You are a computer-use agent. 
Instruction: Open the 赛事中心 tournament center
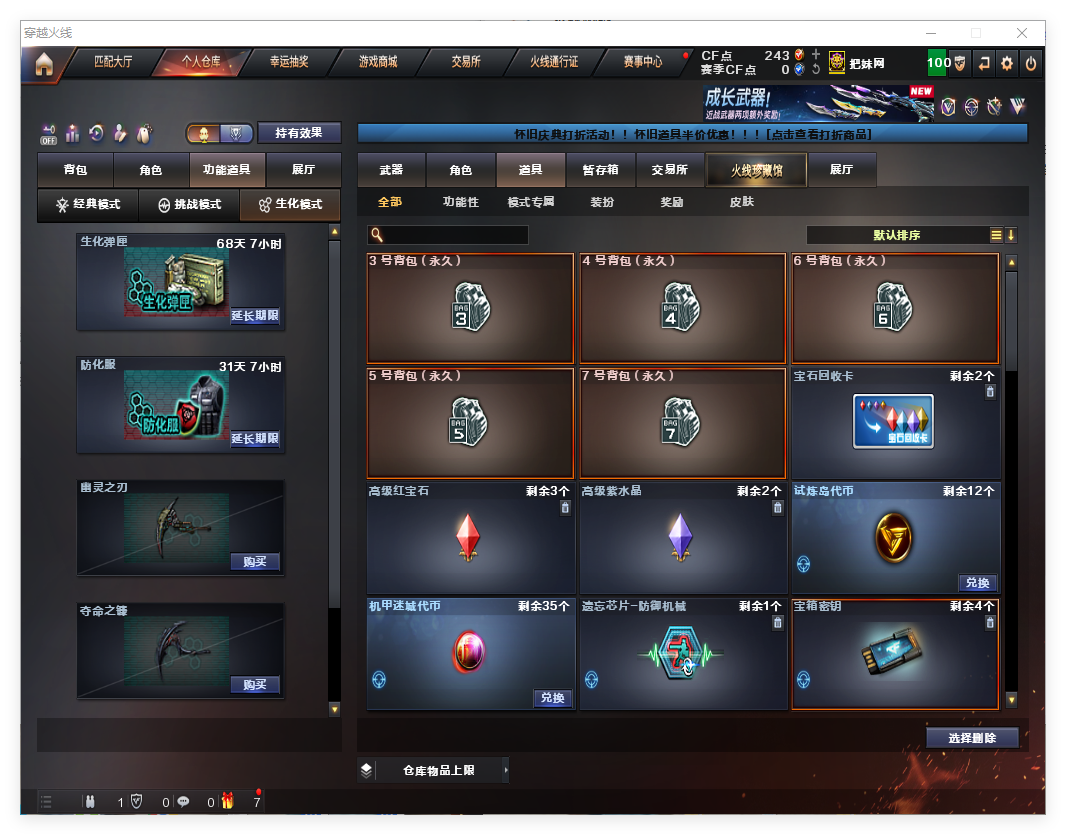(x=642, y=62)
